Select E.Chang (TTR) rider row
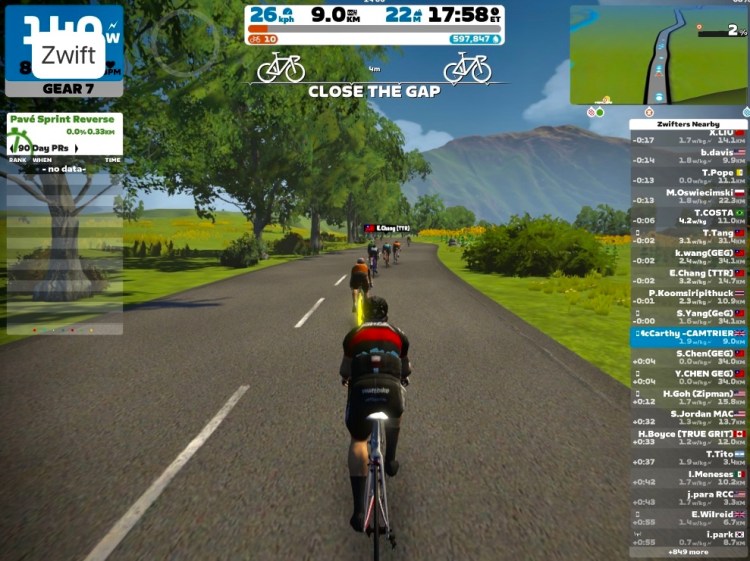This screenshot has height=561, width=750. pos(689,276)
